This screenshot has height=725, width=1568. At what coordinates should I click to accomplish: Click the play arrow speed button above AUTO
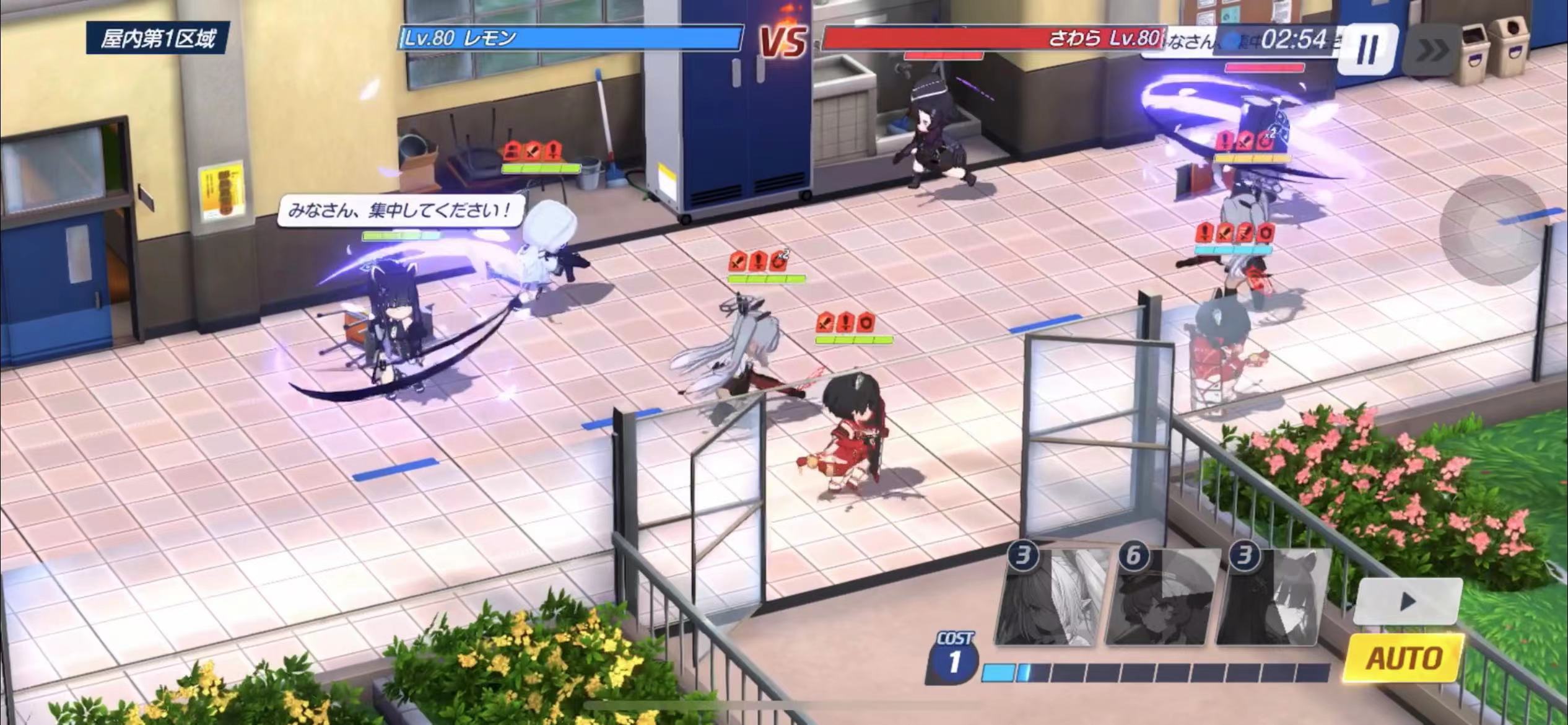pyautogui.click(x=1407, y=600)
